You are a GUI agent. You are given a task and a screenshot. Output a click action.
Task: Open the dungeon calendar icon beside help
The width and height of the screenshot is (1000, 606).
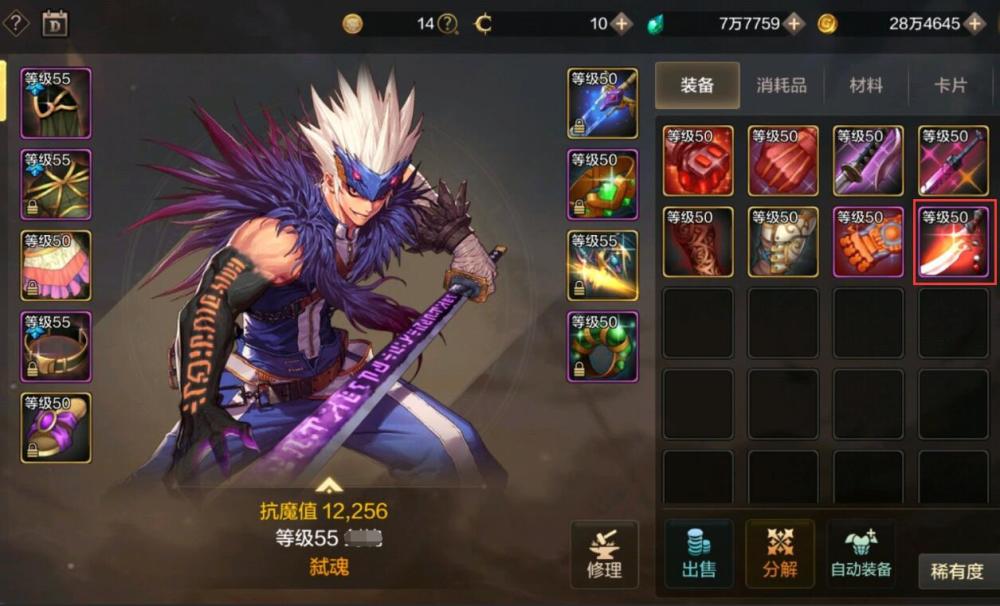[x=55, y=23]
